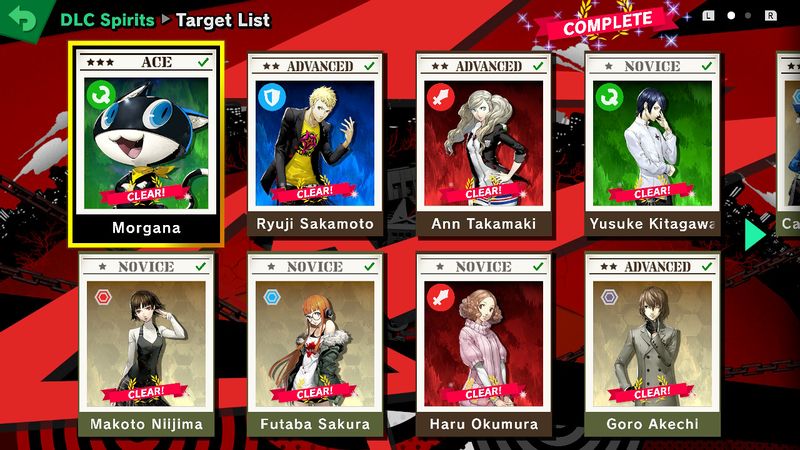Open the Haru Okumura spirit card
Viewport: 800px width, 450px height.
pos(484,345)
